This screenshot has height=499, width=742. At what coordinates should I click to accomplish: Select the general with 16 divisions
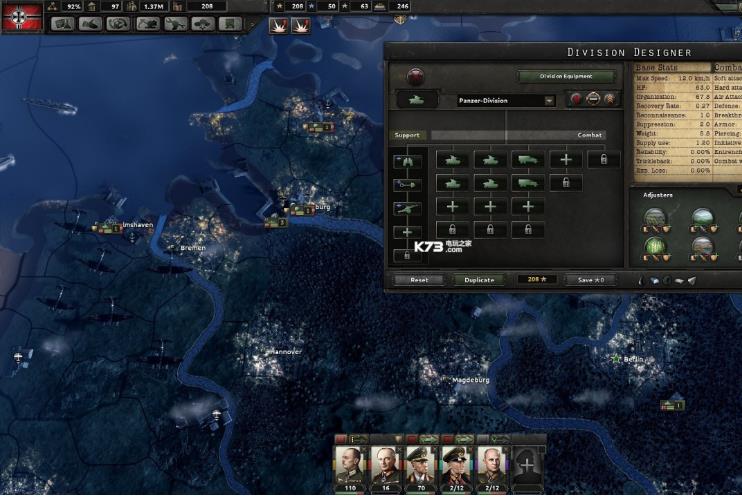point(386,465)
